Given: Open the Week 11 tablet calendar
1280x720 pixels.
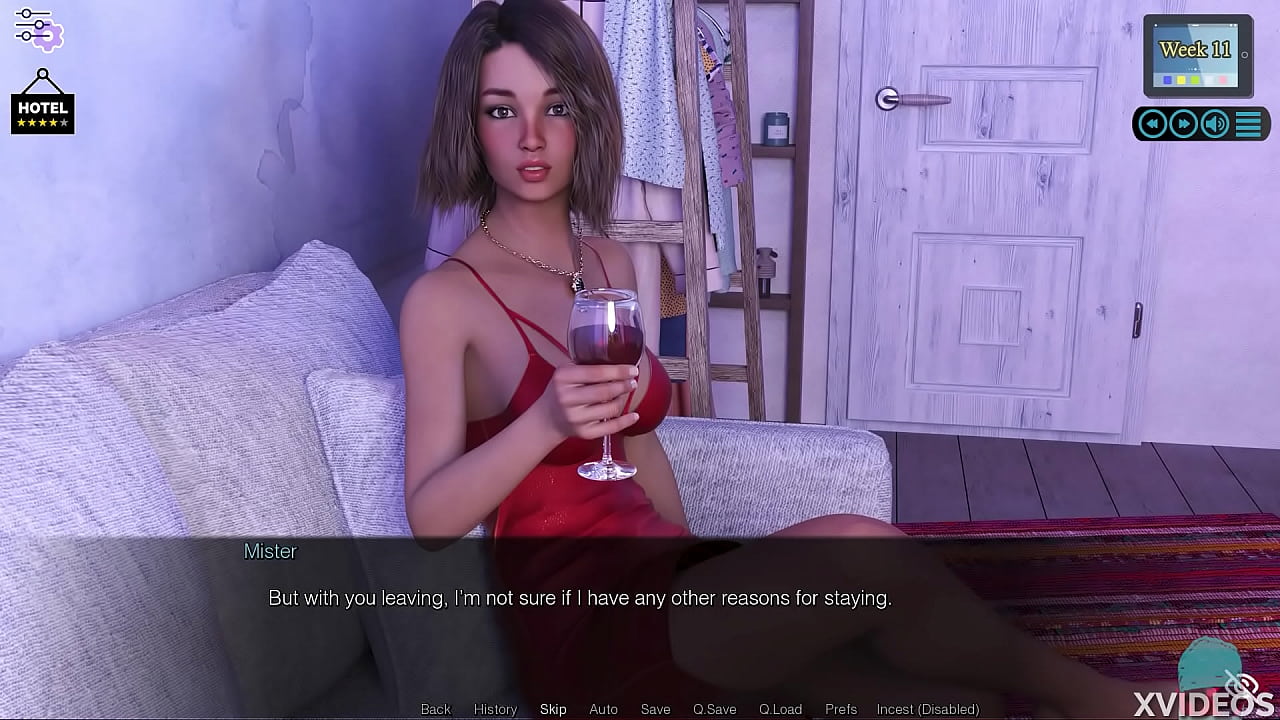Looking at the screenshot, I should (1196, 55).
